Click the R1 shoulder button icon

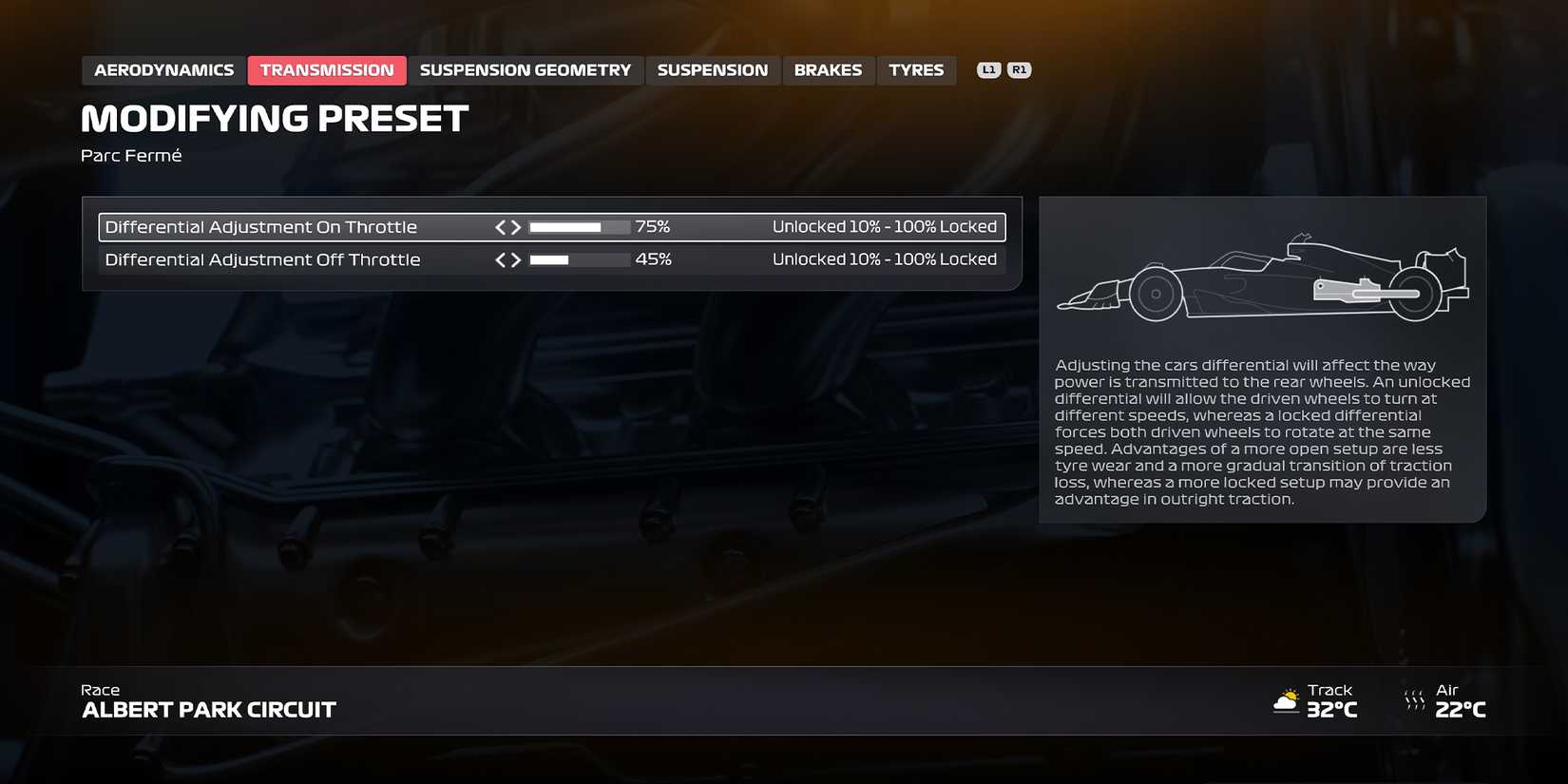(1019, 68)
